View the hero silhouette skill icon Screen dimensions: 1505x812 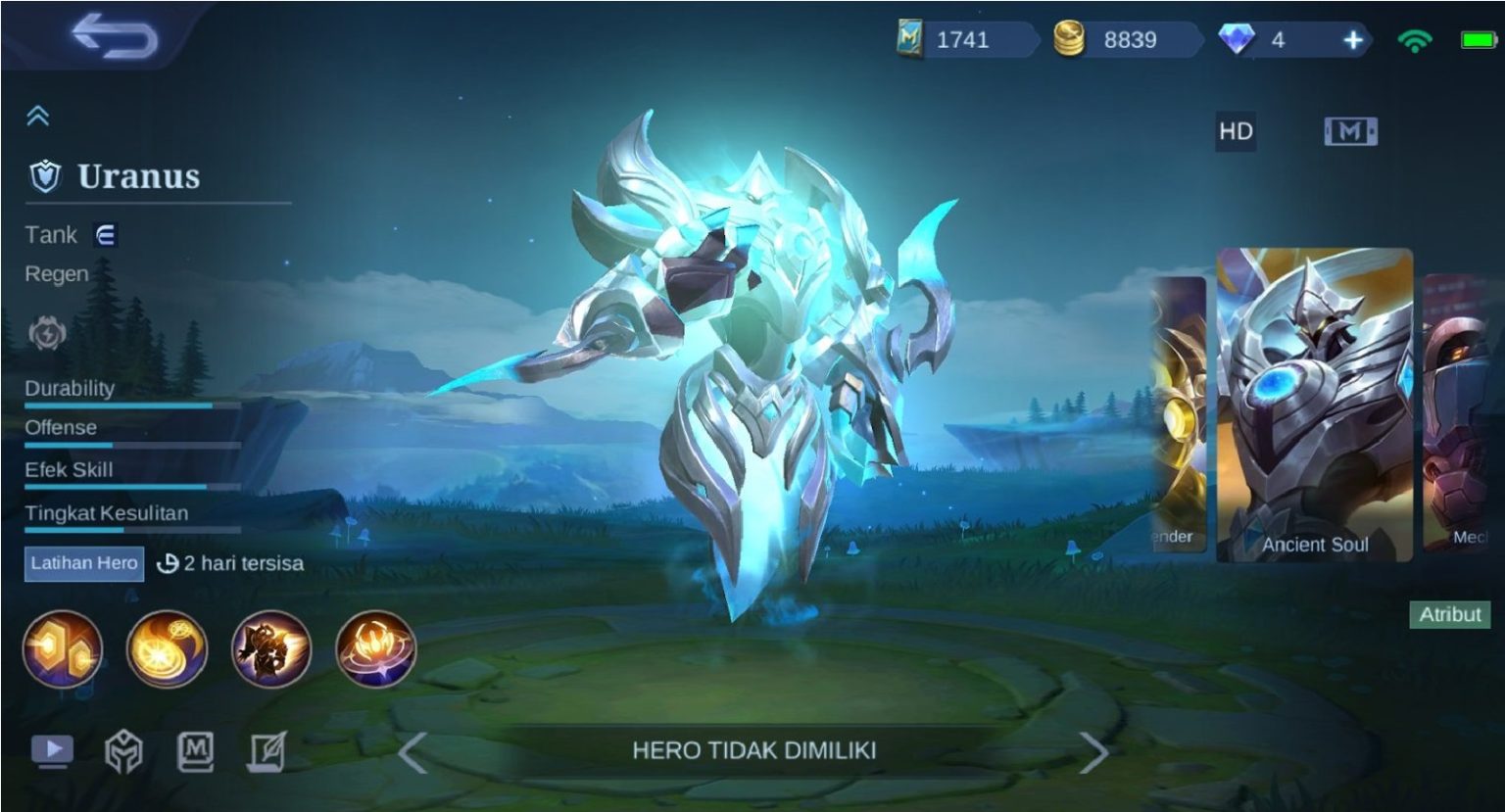pyautogui.click(x=271, y=649)
